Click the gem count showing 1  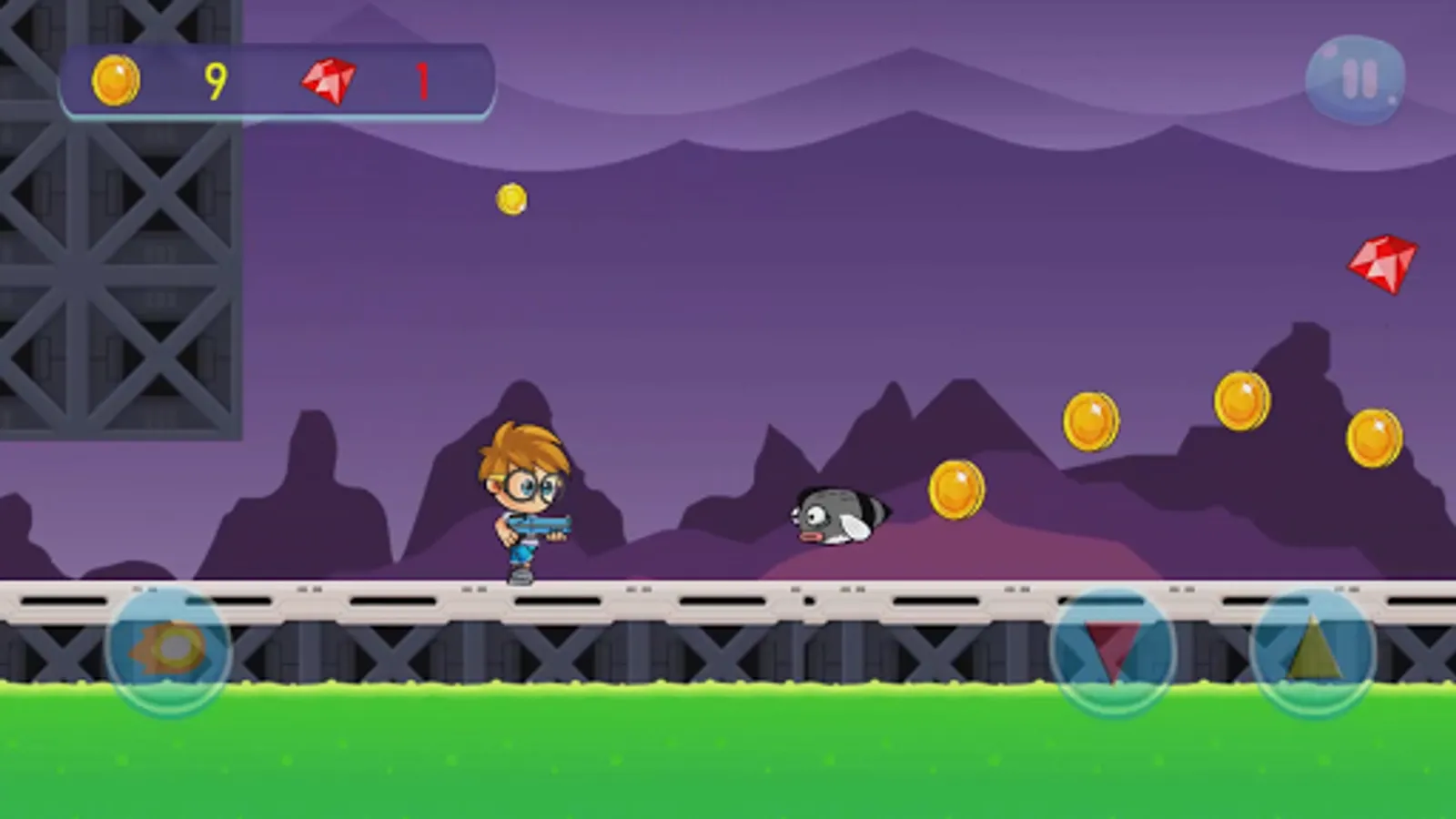(x=421, y=82)
